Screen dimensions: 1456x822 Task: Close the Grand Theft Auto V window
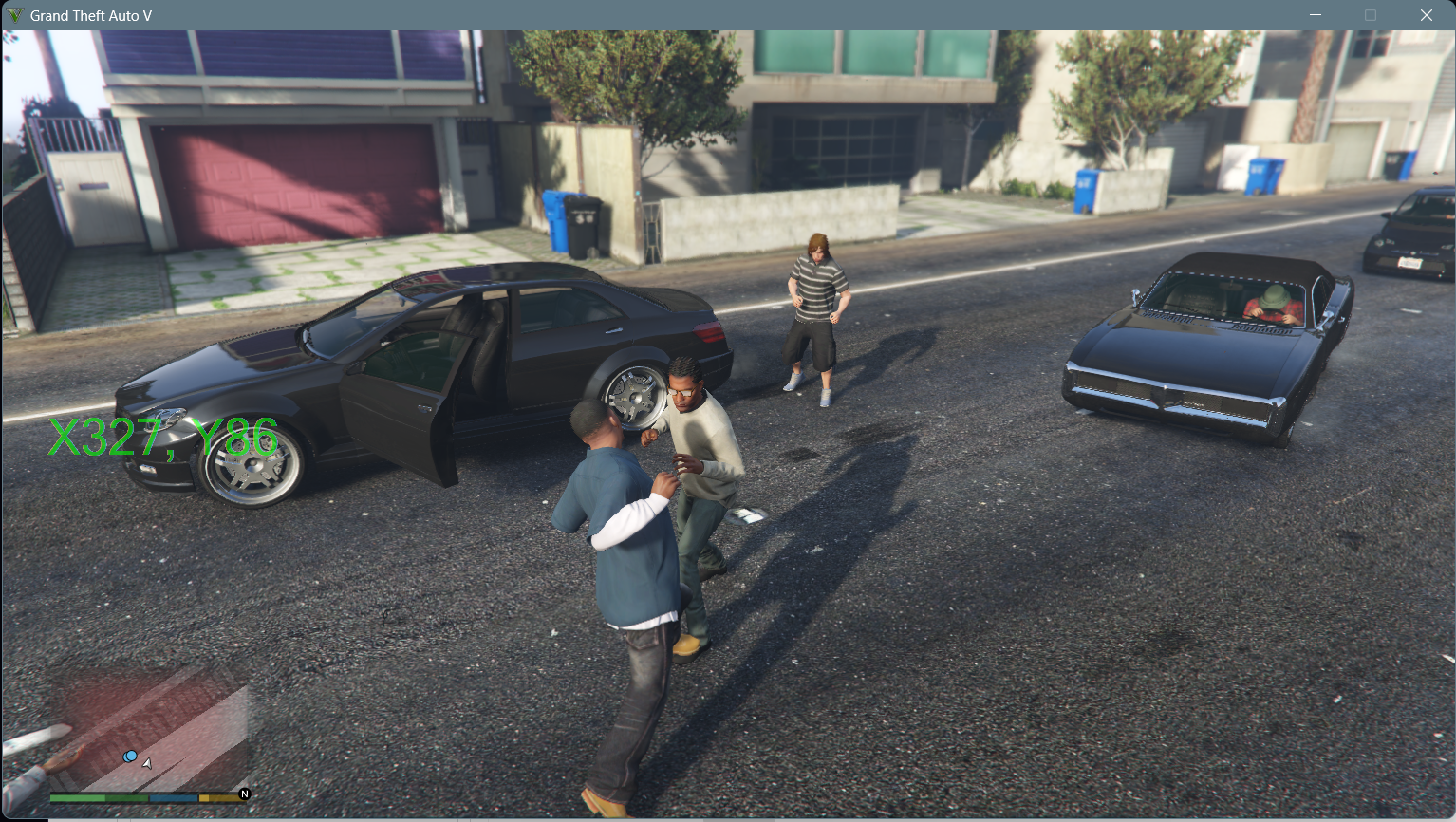[x=1426, y=15]
